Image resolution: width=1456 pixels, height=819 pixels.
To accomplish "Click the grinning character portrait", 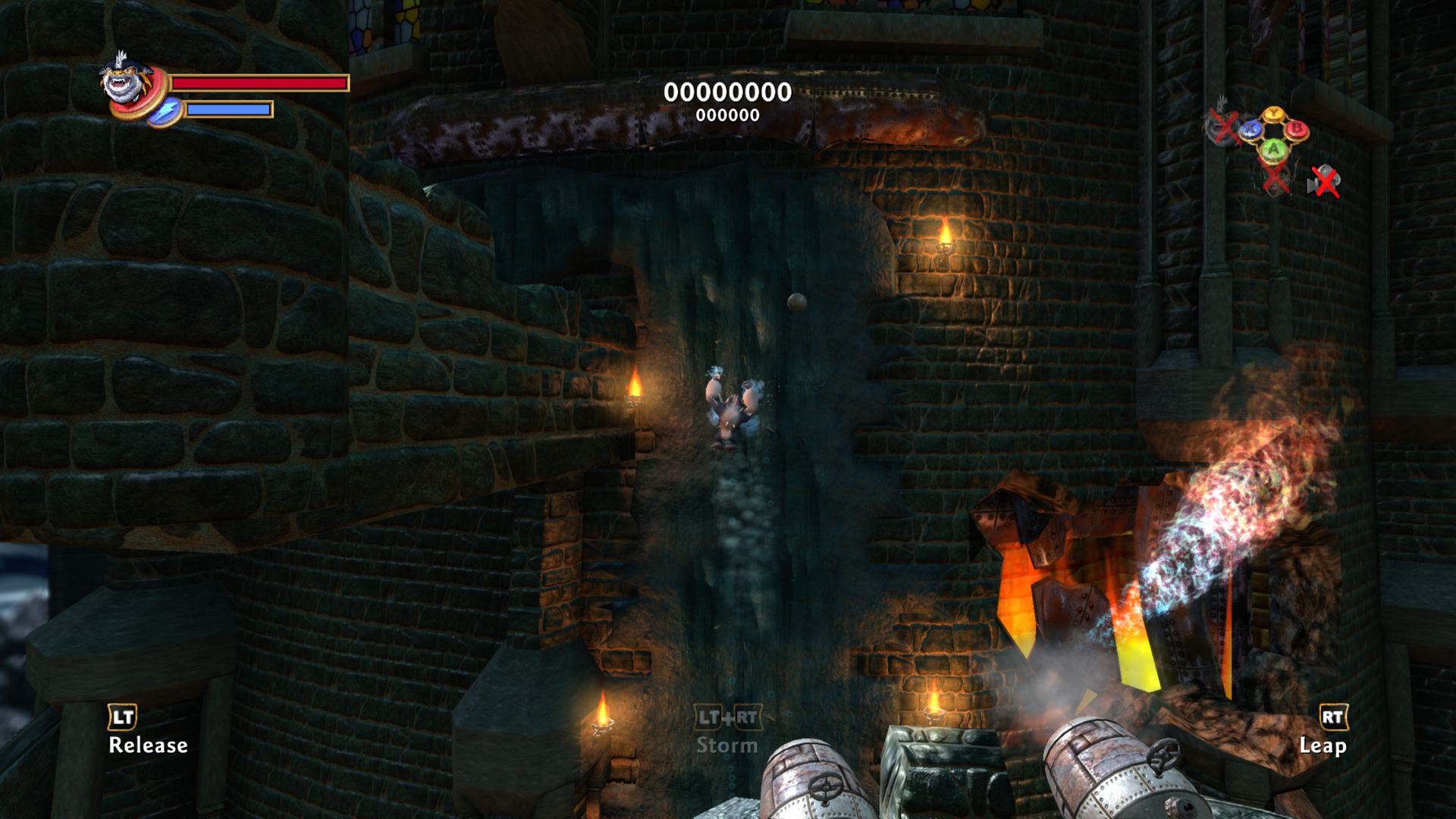I will (127, 83).
